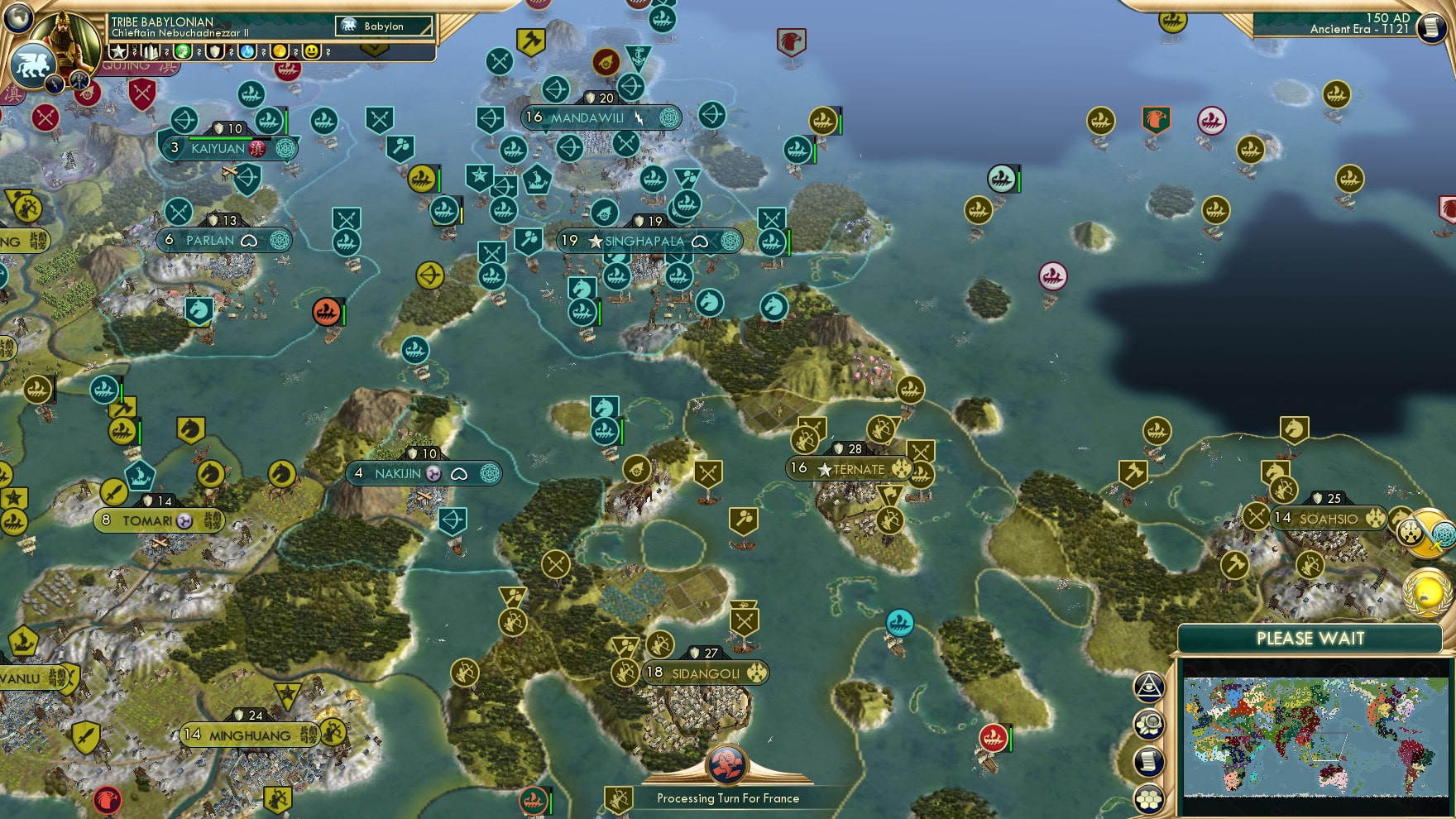
Task: Click the blue faith droplet indicator
Action: coord(246,51)
